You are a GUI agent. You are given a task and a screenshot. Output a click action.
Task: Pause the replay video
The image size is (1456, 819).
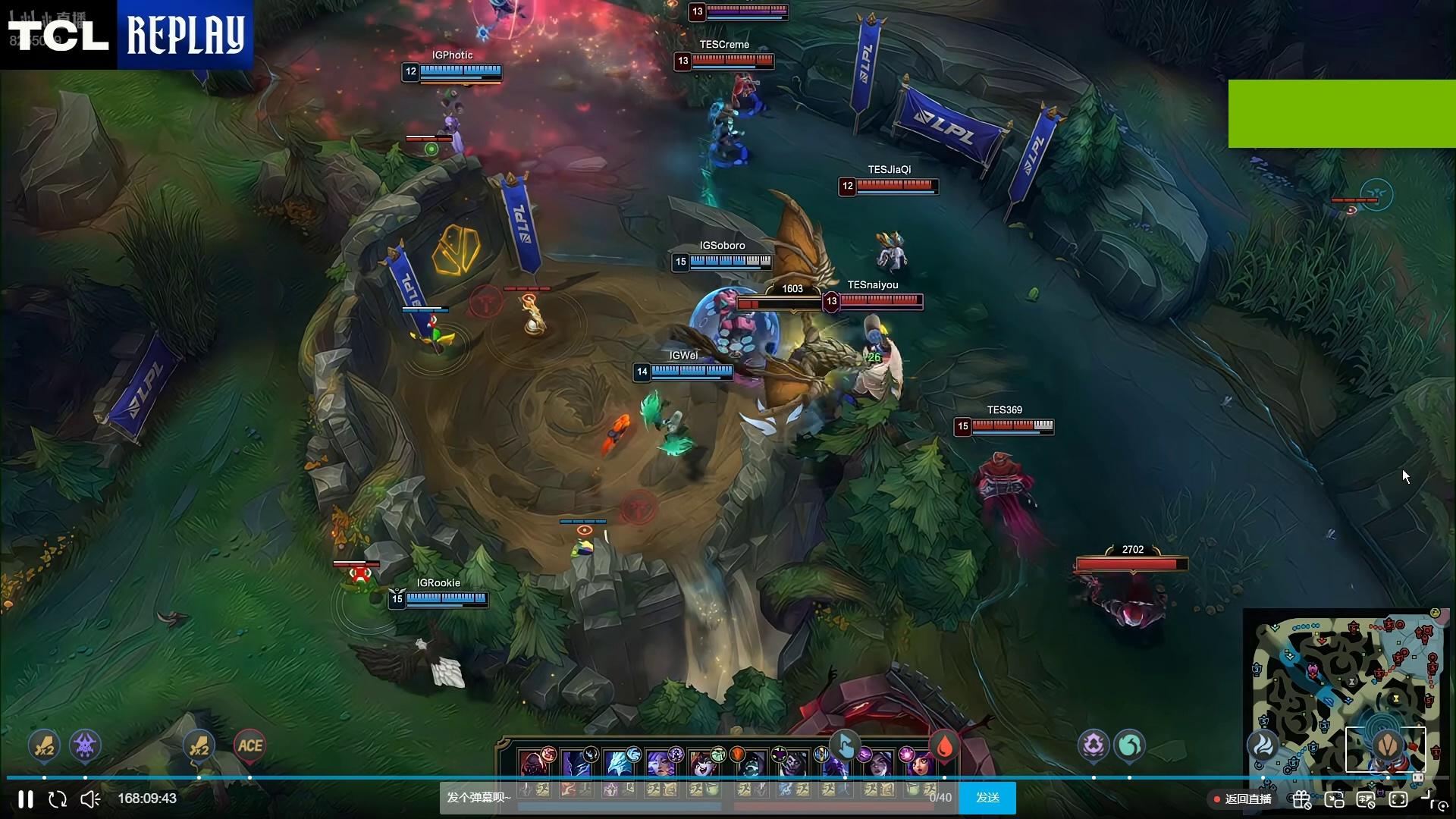(x=26, y=799)
